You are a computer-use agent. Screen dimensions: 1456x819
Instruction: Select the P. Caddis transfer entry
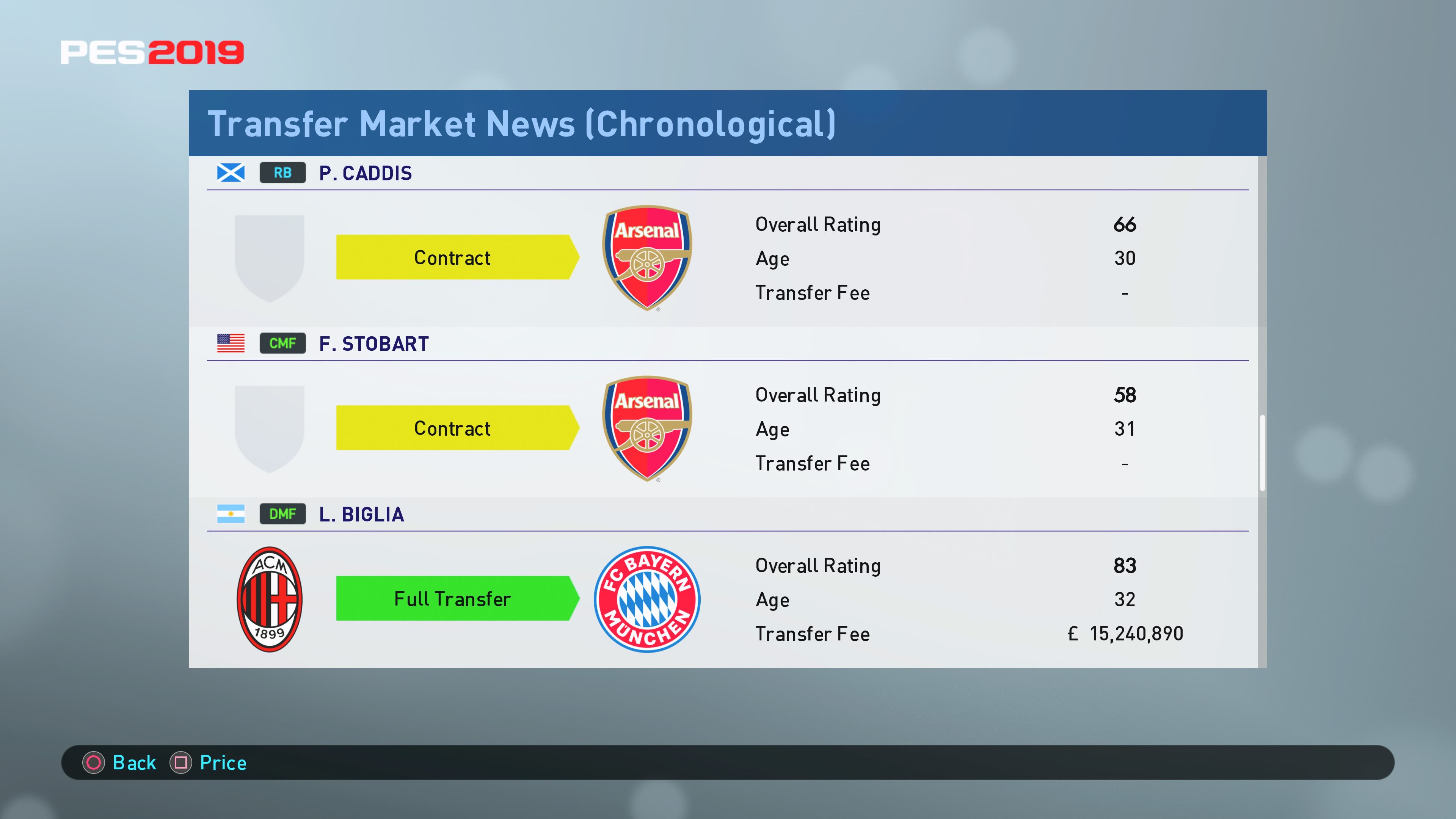click(x=365, y=173)
